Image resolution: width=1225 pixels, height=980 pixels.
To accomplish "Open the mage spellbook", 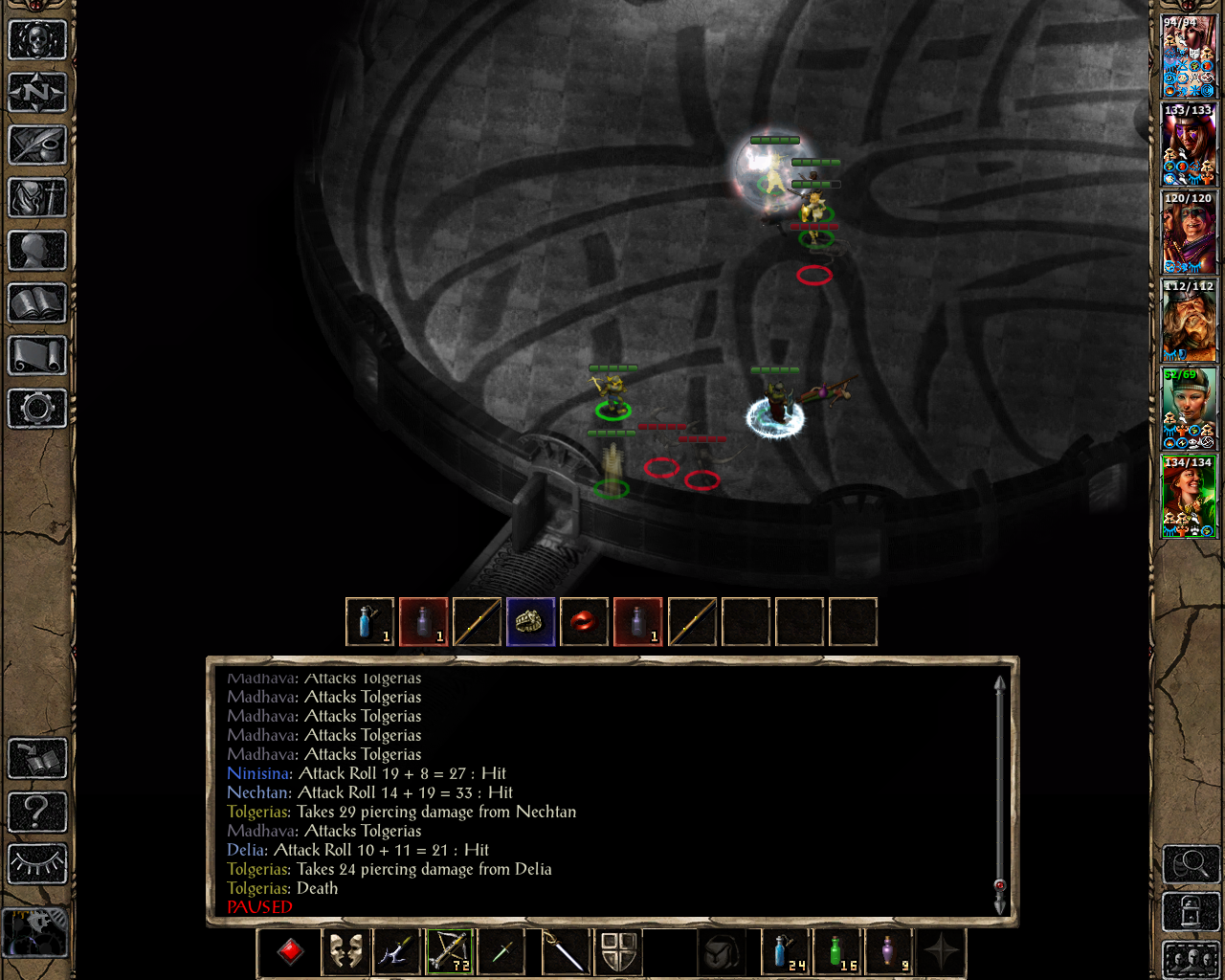I will point(37,303).
